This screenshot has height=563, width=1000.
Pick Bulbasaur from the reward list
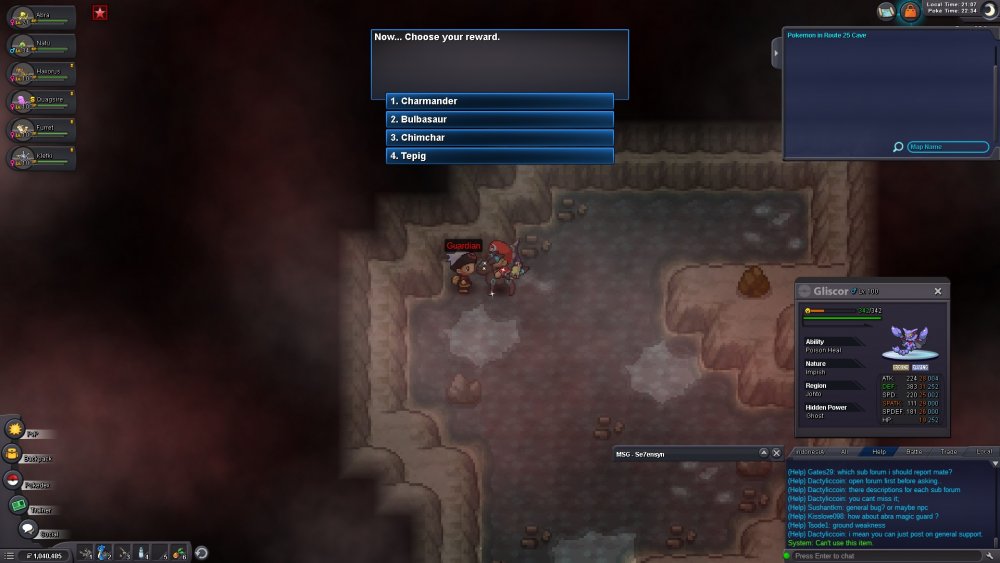coord(499,119)
